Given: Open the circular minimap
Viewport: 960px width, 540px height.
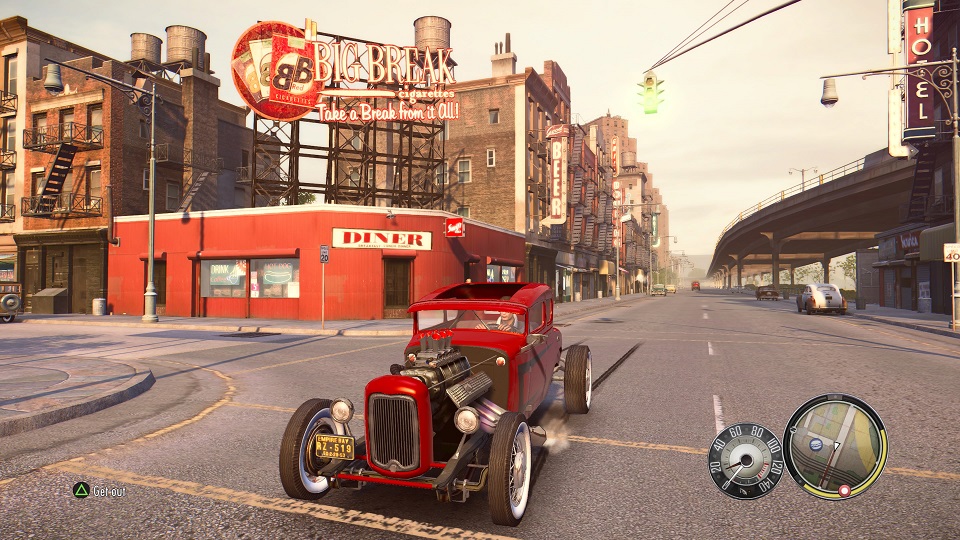Looking at the screenshot, I should pyautogui.click(x=835, y=446).
